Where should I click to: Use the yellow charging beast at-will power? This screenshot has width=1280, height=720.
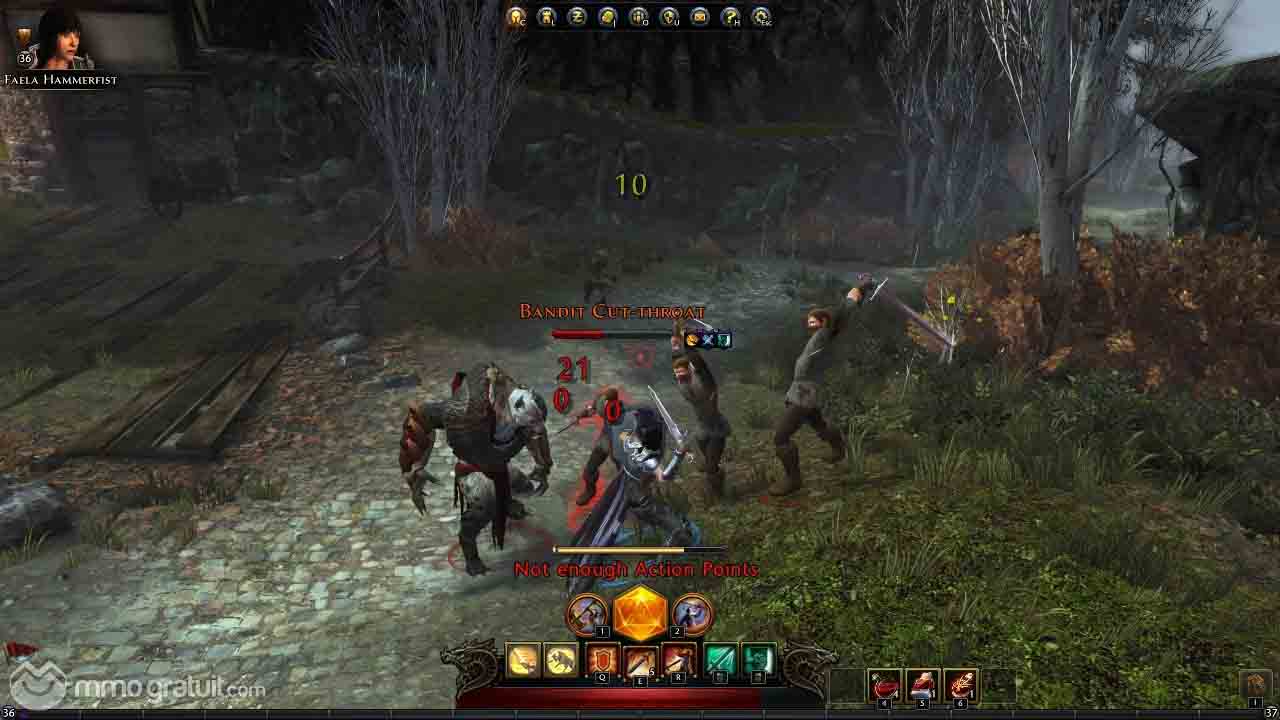tap(561, 661)
